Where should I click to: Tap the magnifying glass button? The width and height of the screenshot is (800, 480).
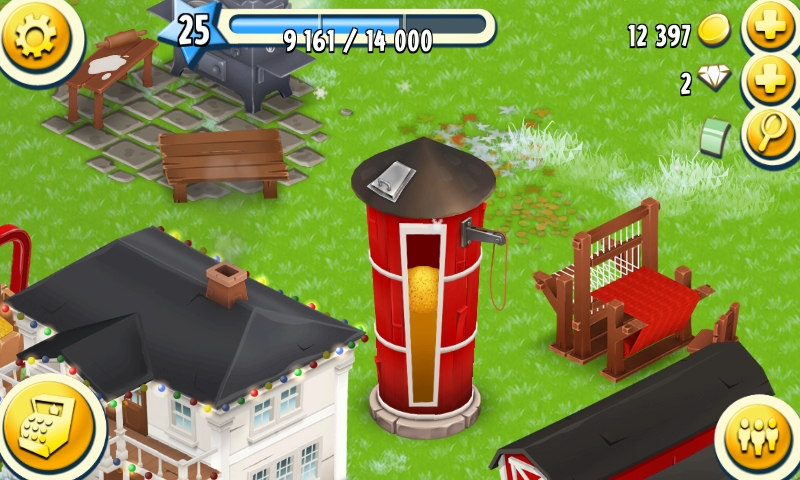(772, 133)
